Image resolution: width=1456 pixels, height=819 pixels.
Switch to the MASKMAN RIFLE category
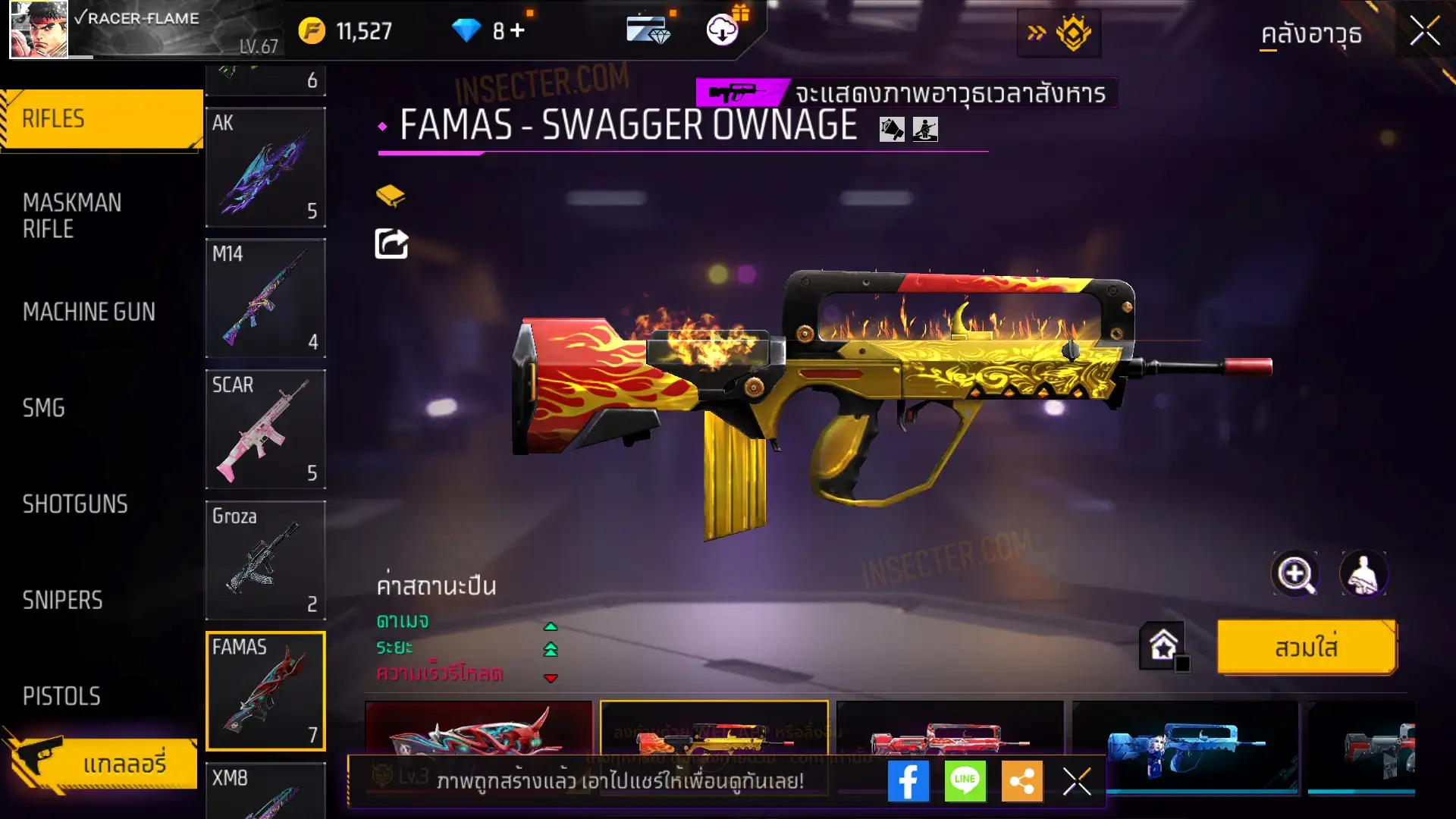pyautogui.click(x=72, y=215)
